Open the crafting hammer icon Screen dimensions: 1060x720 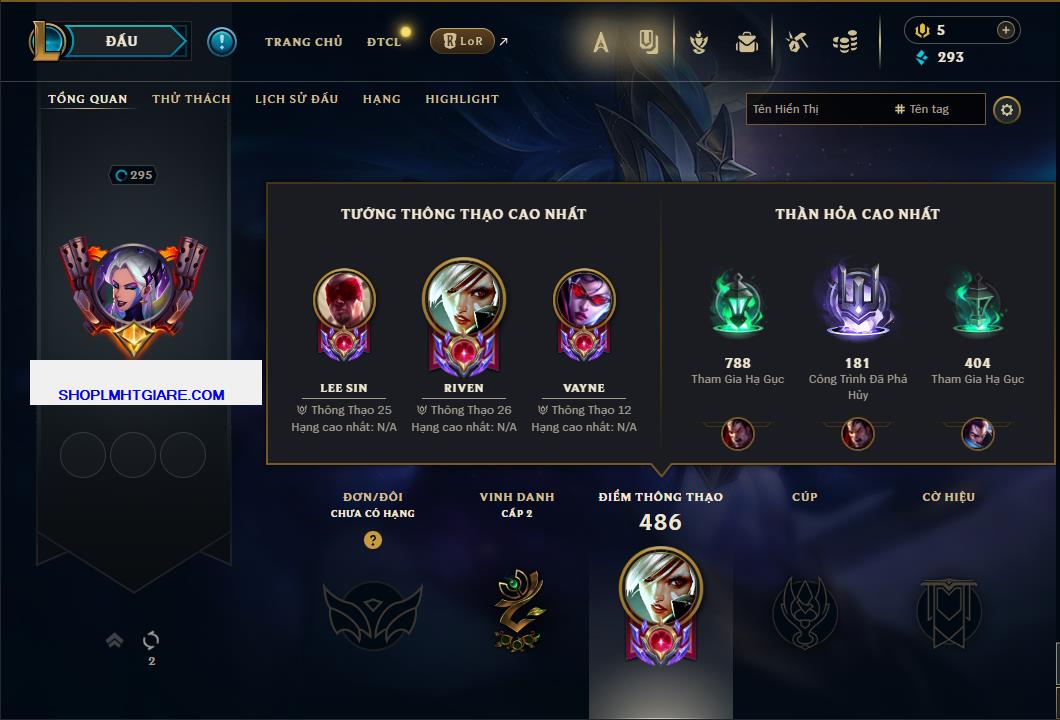[797, 42]
